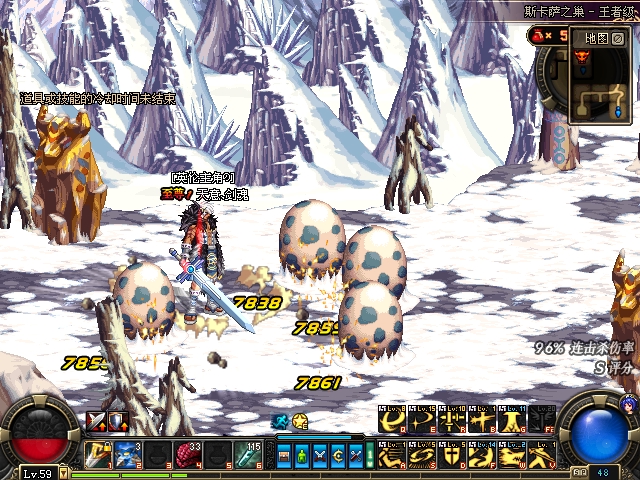Open the level dropdown arrow beside Lv.59
The image size is (640, 480).
coord(61,473)
